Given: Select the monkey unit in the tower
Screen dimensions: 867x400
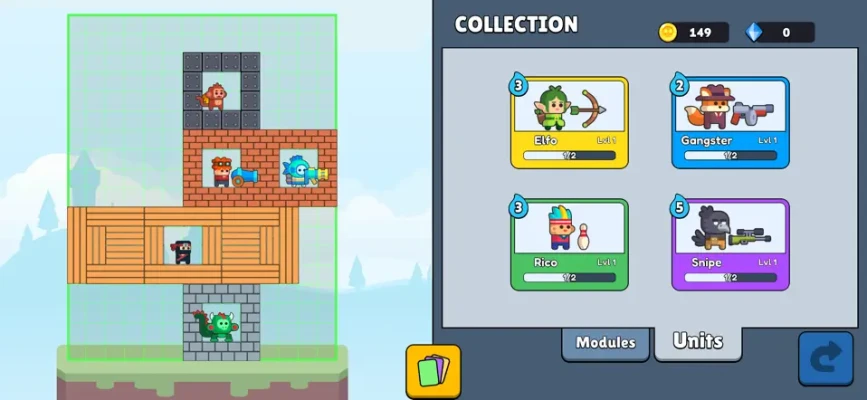Looking at the screenshot, I should coord(214,97).
